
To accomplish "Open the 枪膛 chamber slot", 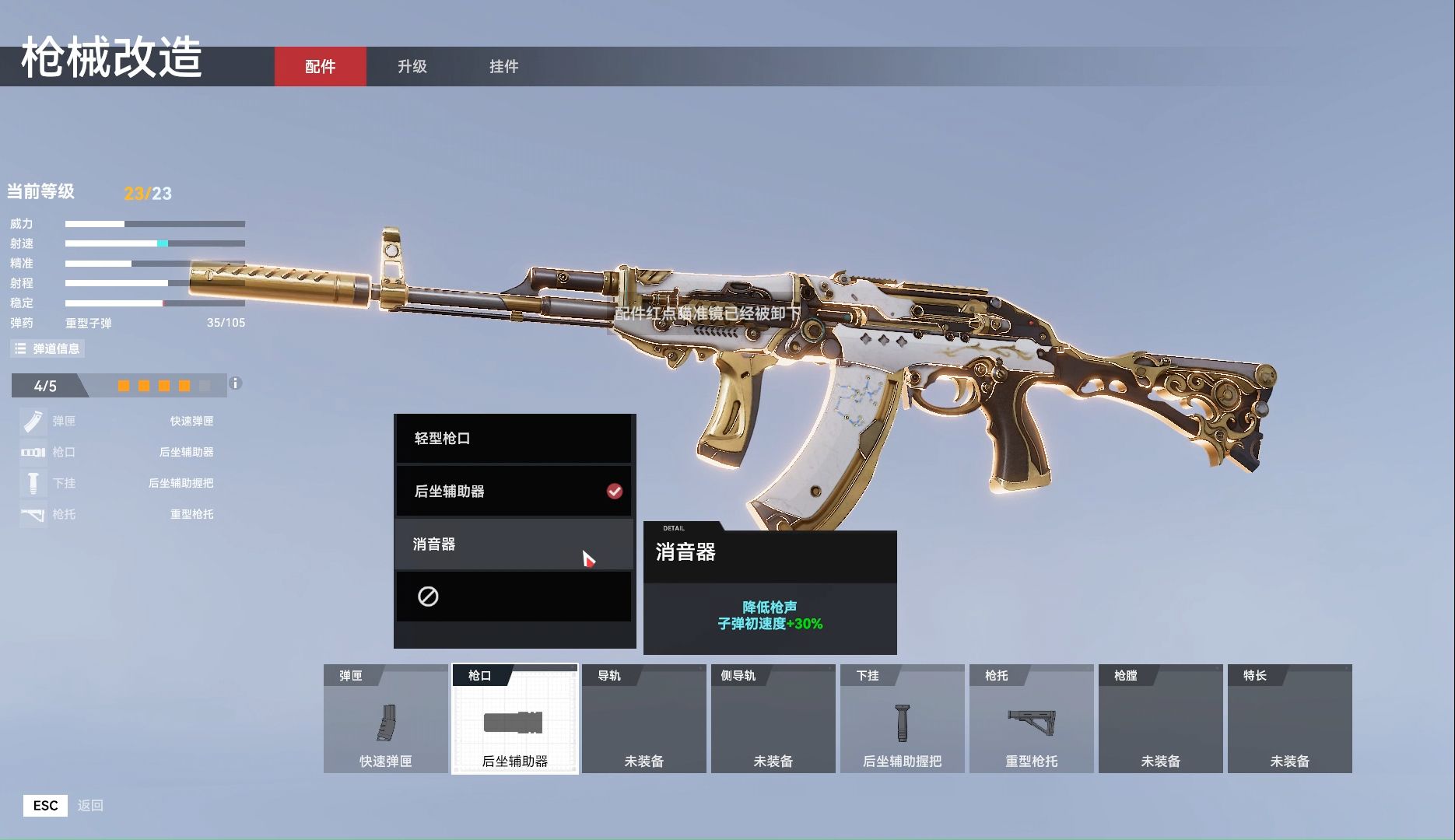I will click(1161, 719).
